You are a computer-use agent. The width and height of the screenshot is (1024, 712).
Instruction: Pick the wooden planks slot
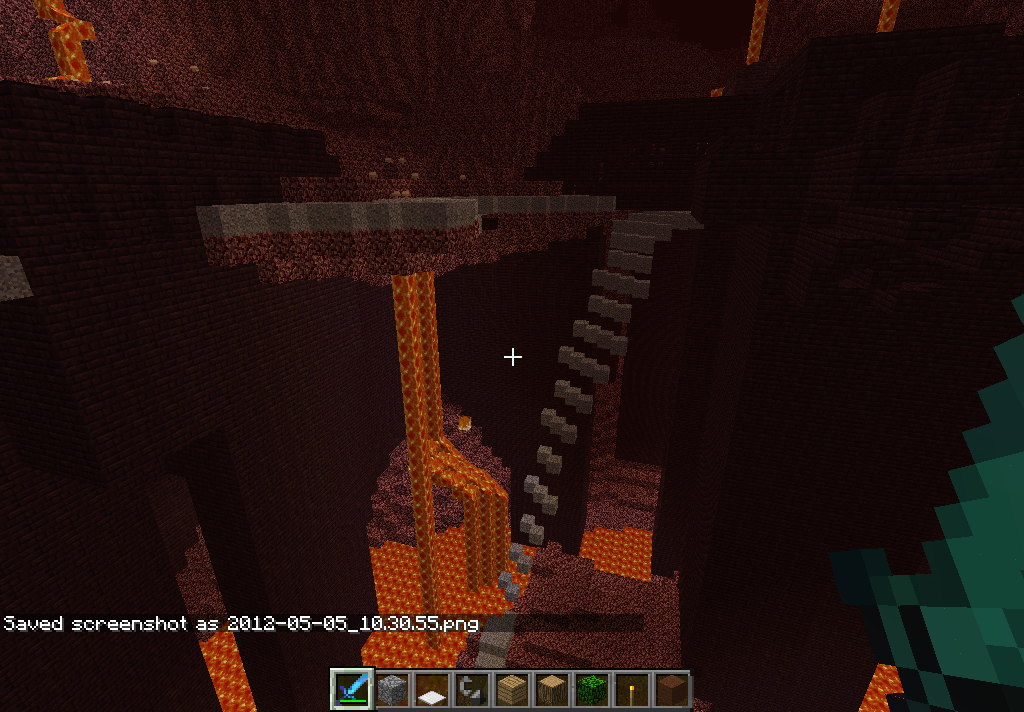coord(512,690)
